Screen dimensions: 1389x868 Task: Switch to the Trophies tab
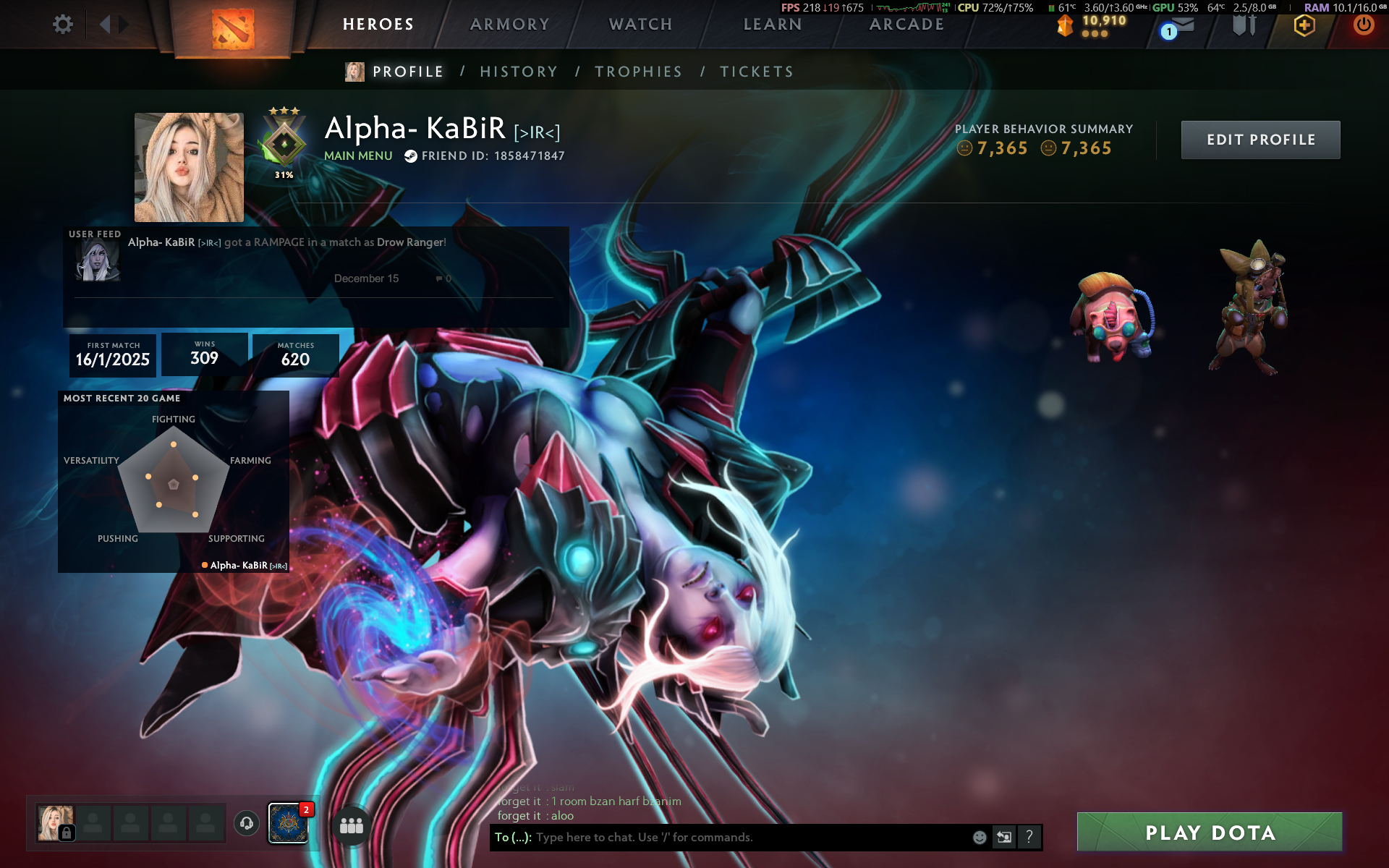638,72
